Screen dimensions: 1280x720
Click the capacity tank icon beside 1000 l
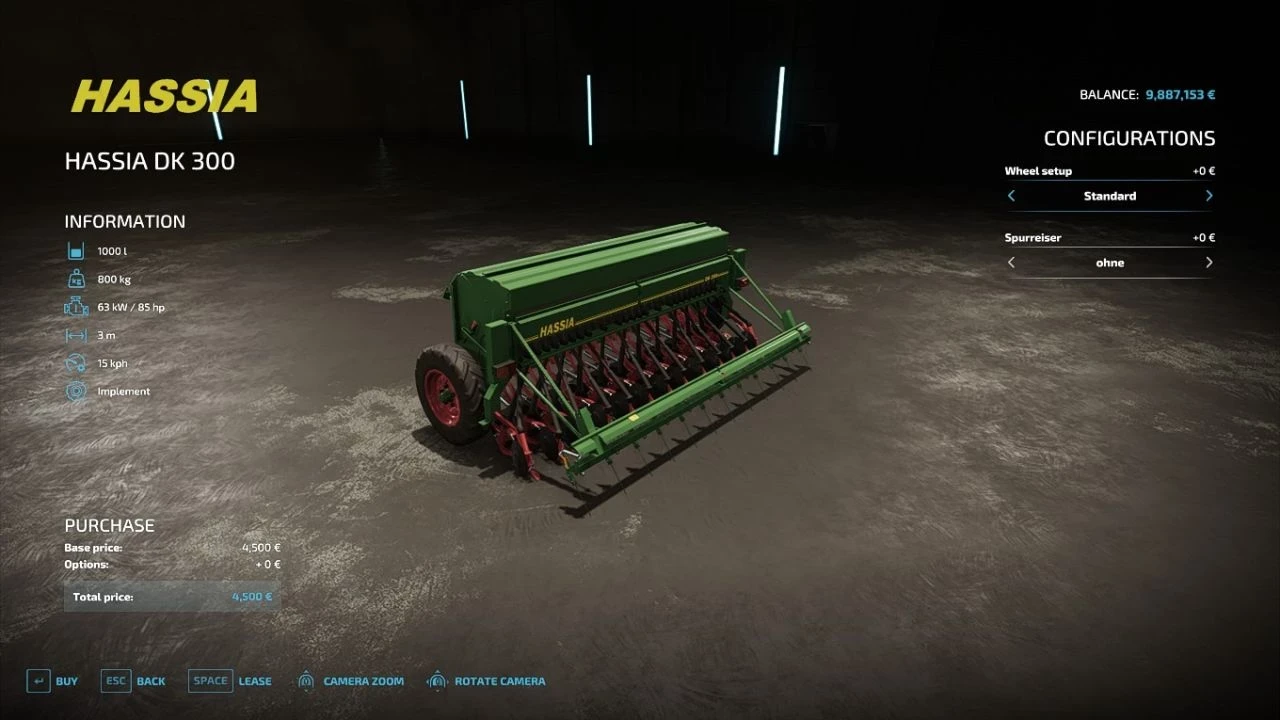(75, 249)
